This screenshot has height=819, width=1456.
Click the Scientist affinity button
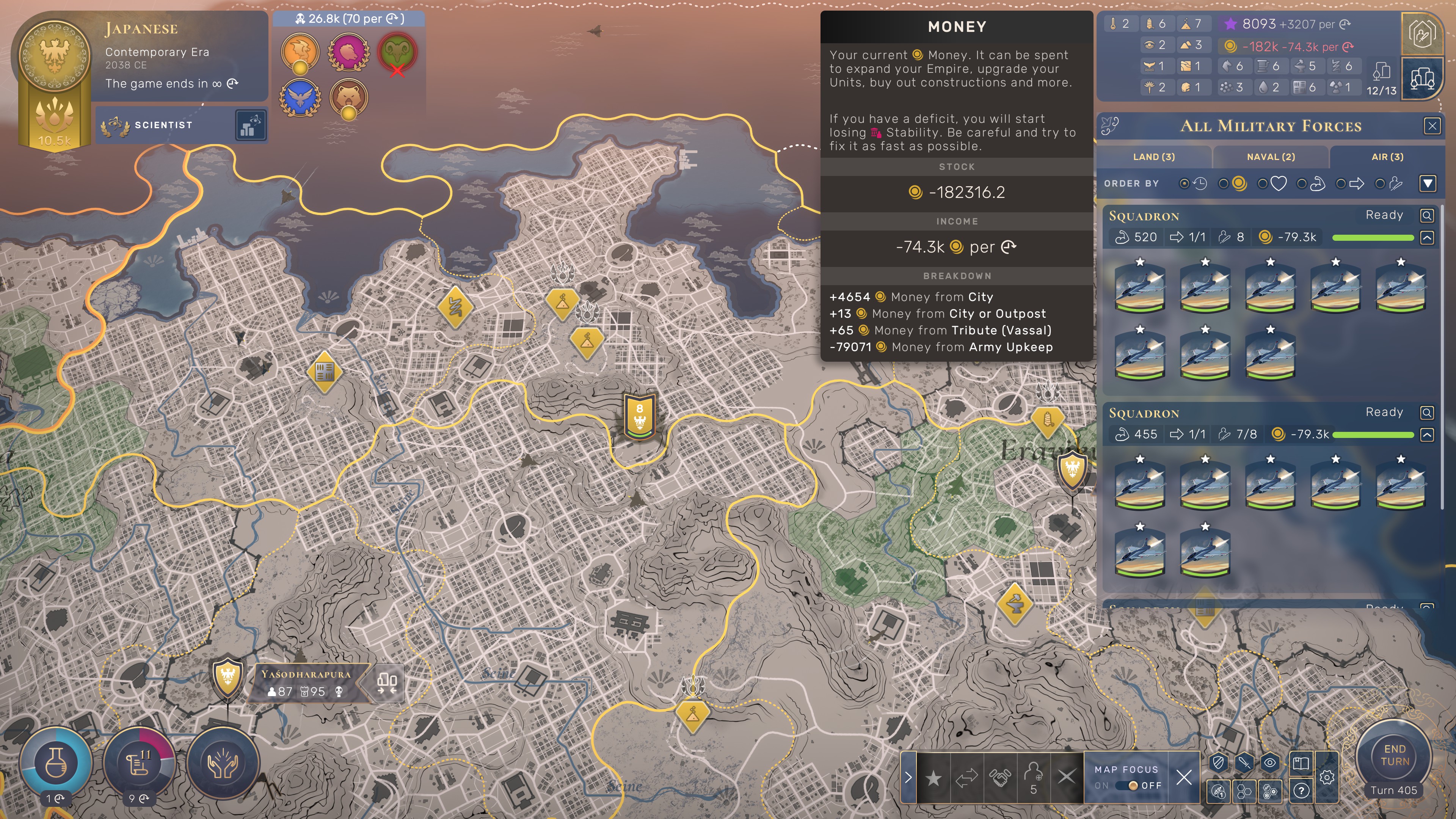point(164,125)
